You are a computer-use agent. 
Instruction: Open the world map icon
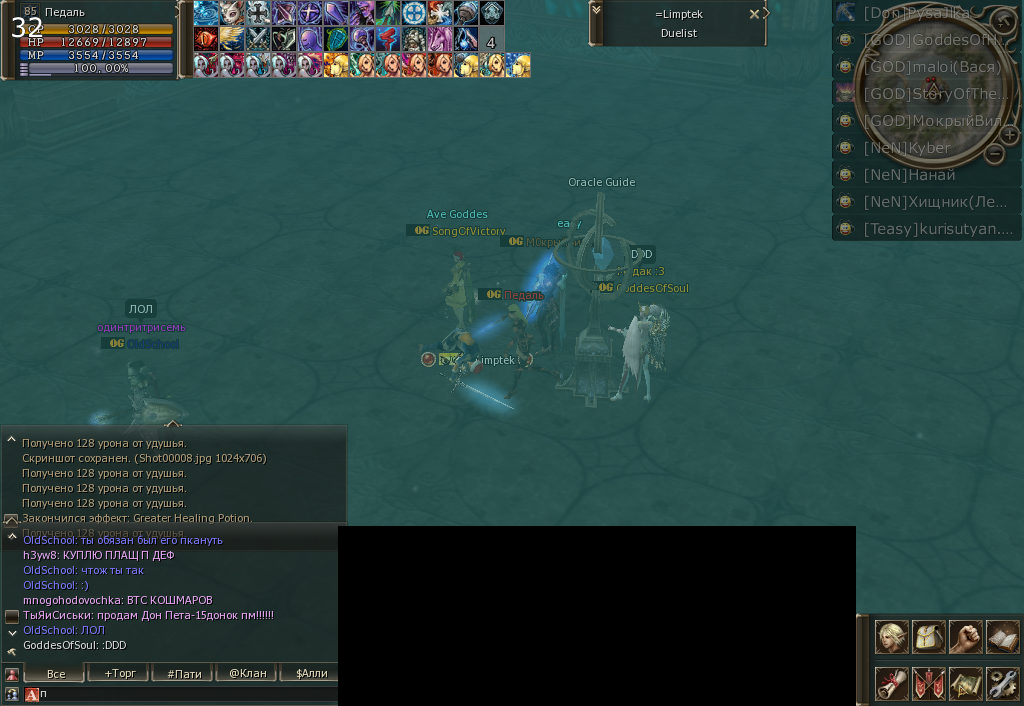click(x=965, y=683)
